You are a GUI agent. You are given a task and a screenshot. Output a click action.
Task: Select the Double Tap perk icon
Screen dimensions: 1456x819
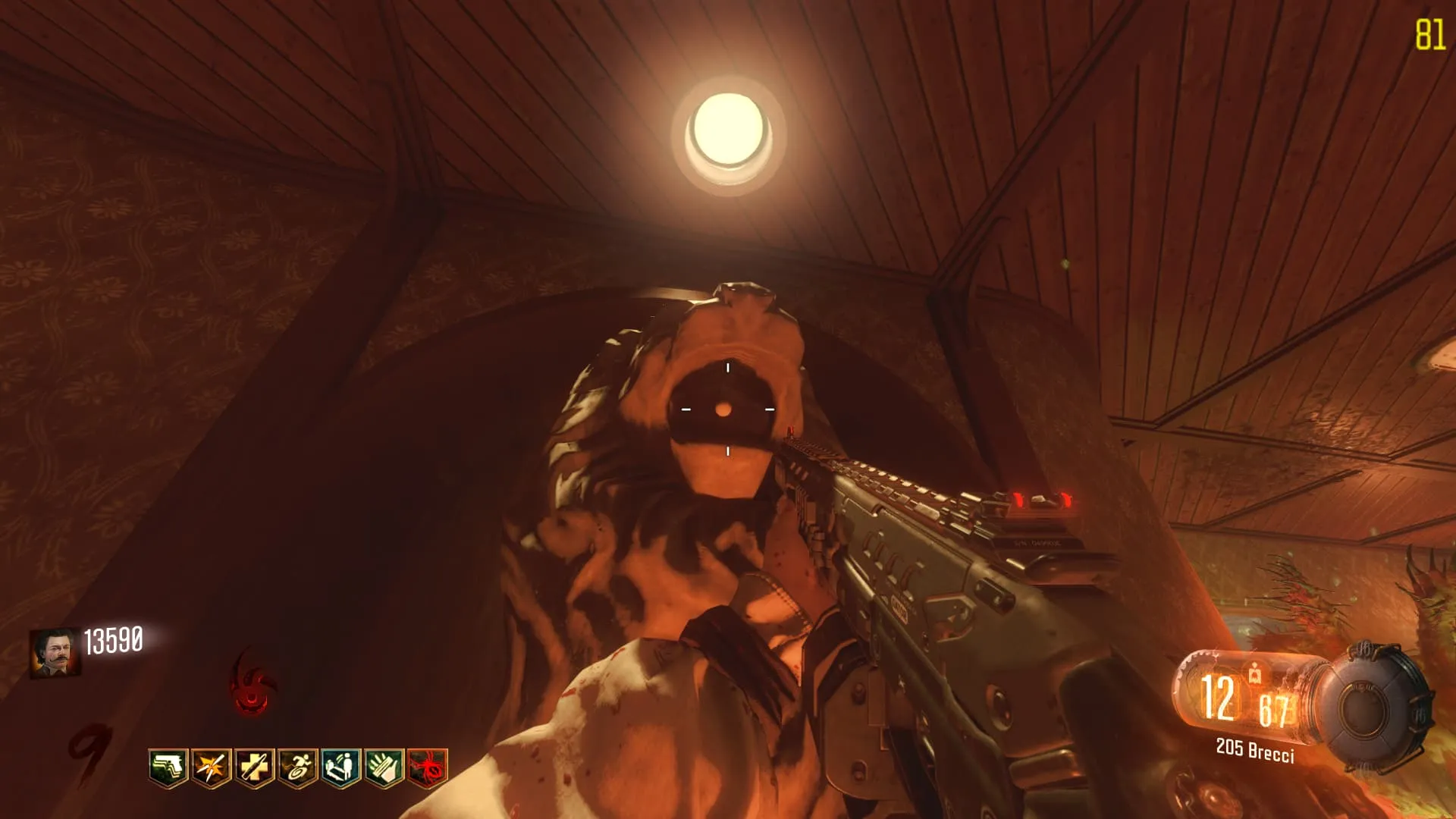coord(212,768)
